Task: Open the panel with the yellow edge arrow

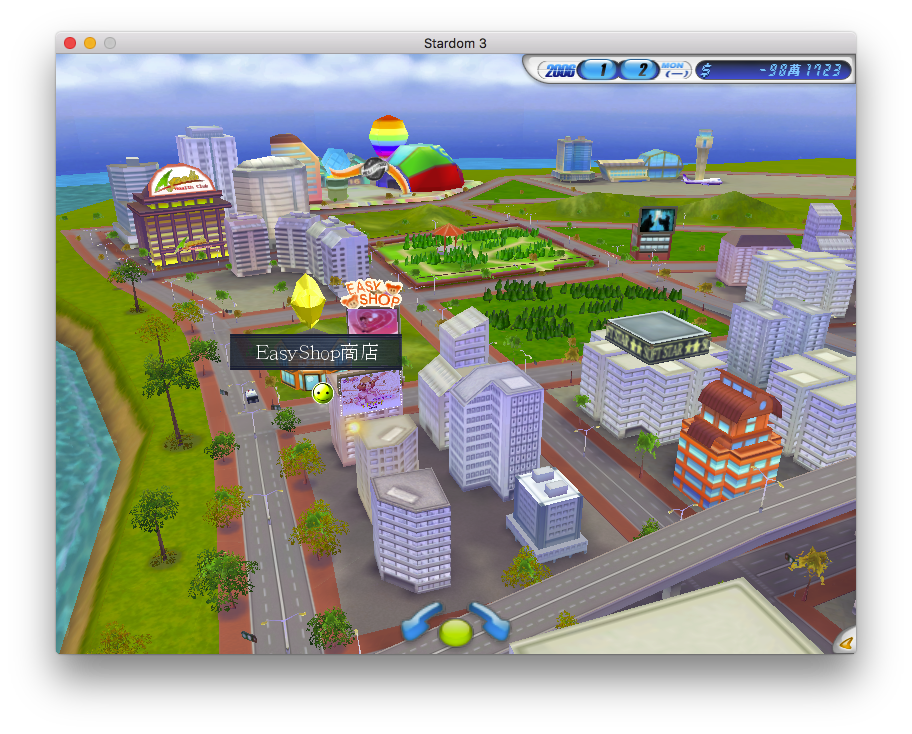Action: [x=846, y=643]
